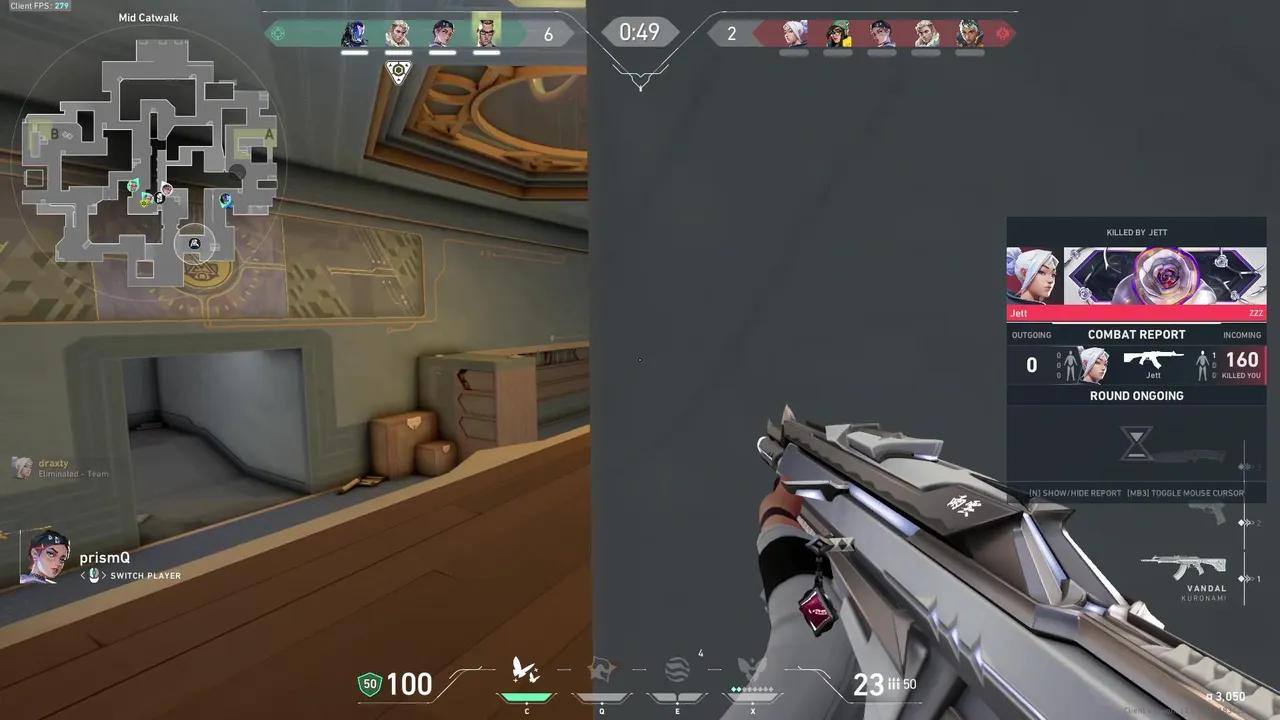
Task: Click the minimap showing Mid Catwalk
Action: [150, 150]
